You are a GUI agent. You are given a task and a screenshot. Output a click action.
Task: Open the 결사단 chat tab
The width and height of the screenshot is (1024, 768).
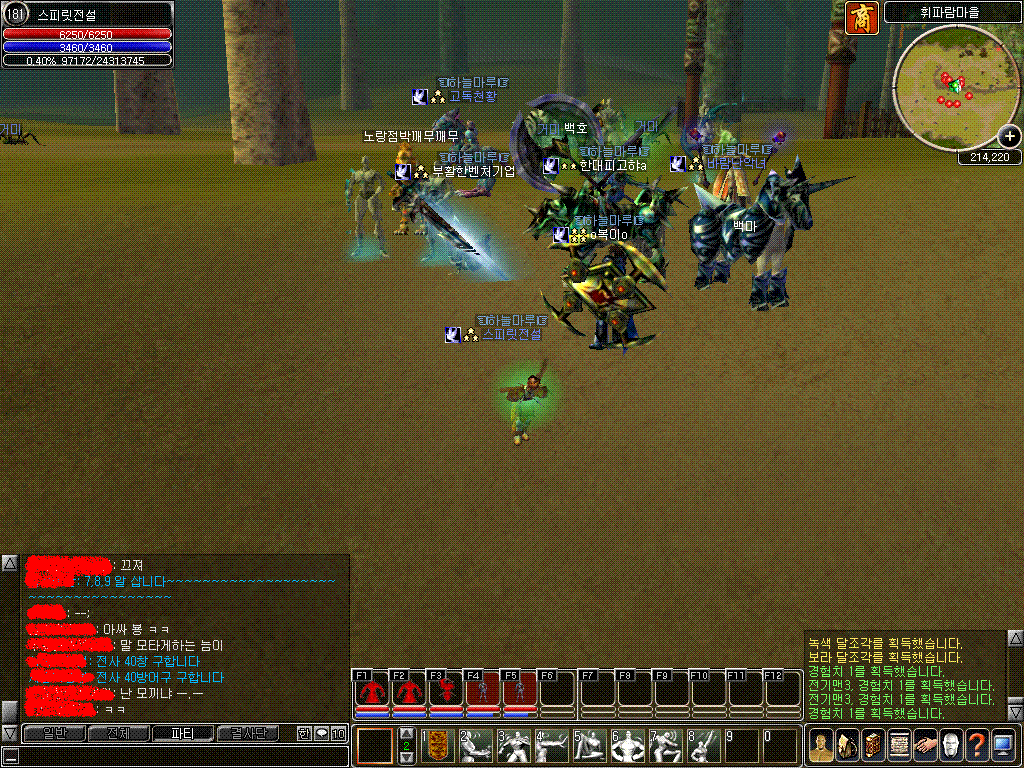[x=248, y=733]
